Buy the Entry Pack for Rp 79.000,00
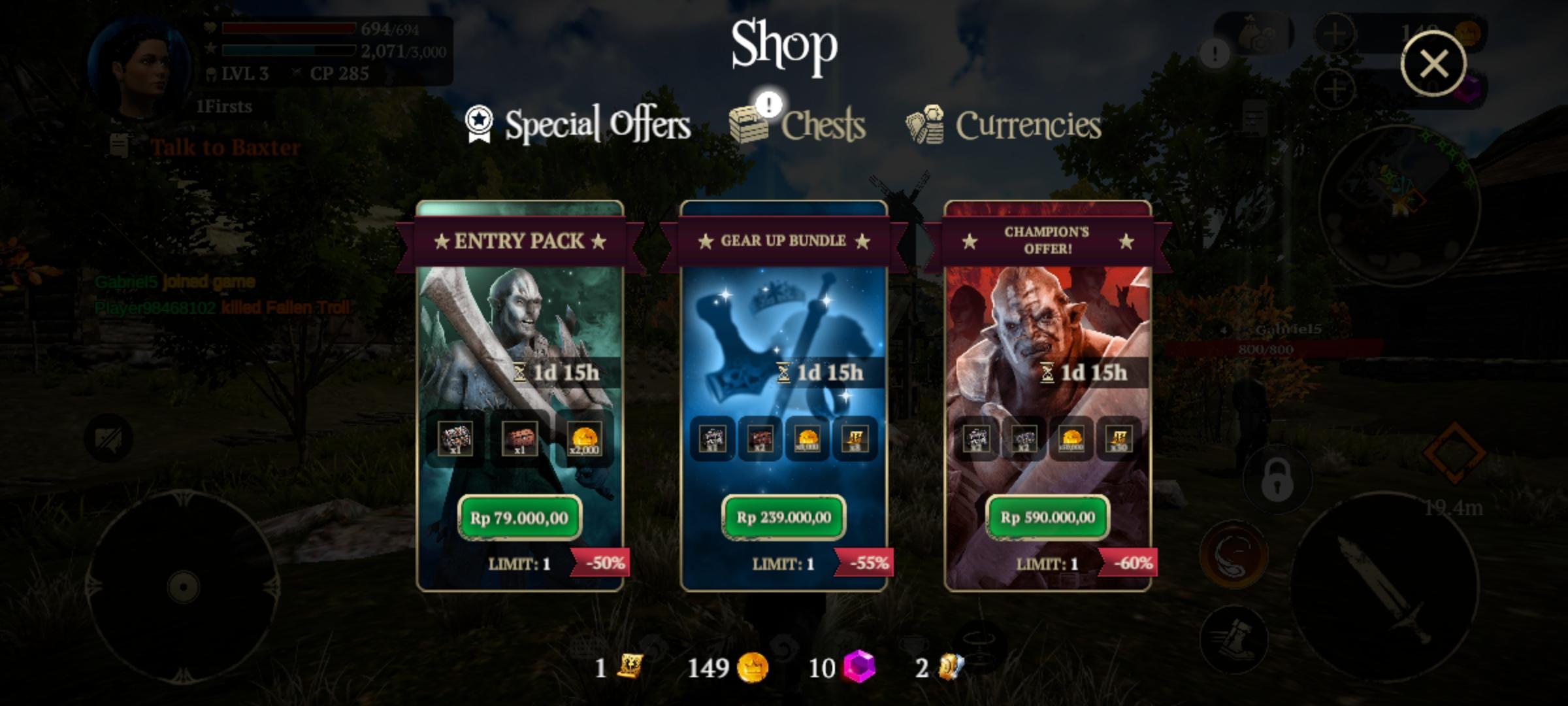Viewport: 1568px width, 706px height. (521, 518)
